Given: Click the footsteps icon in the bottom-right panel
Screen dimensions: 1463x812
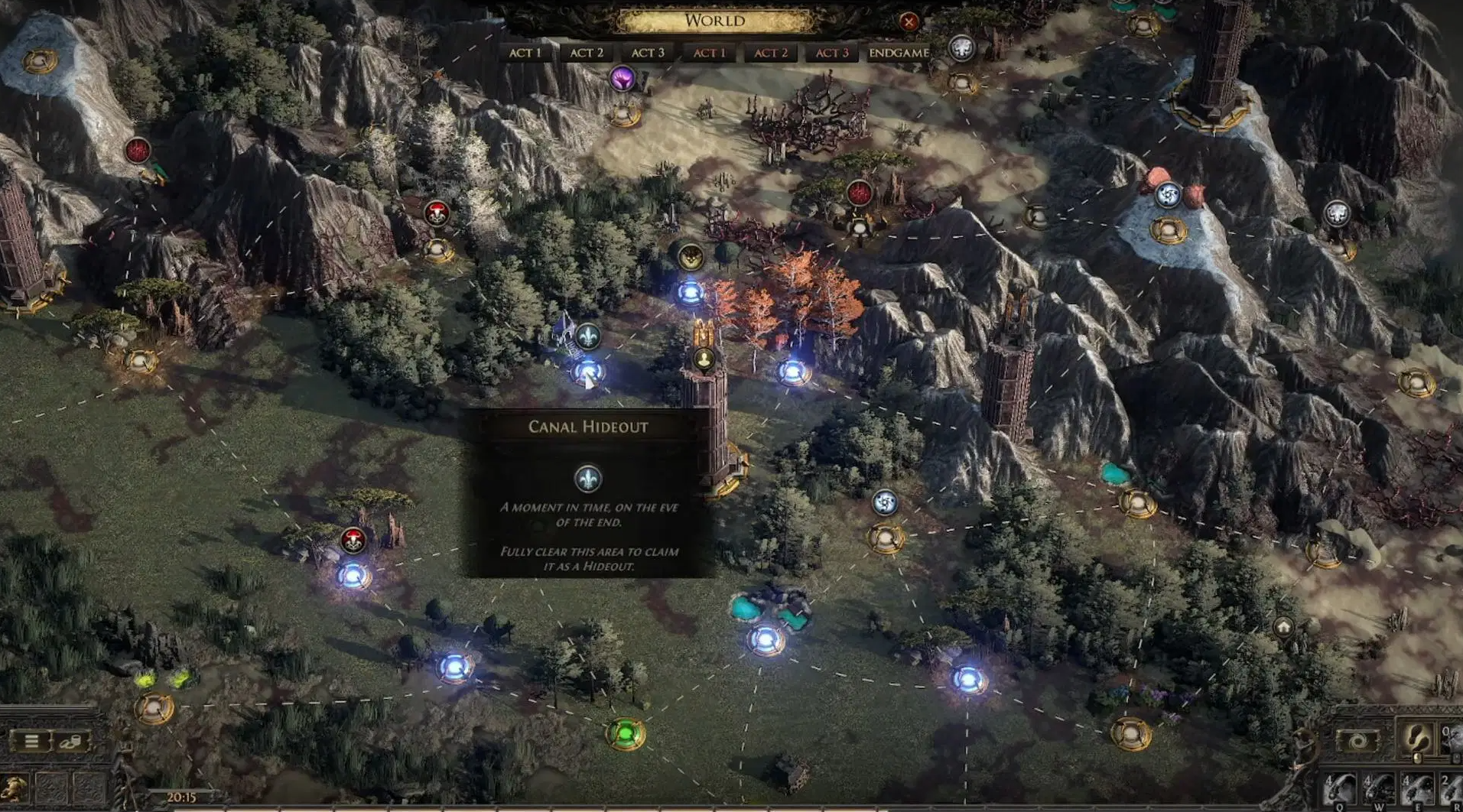Looking at the screenshot, I should 1417,740.
